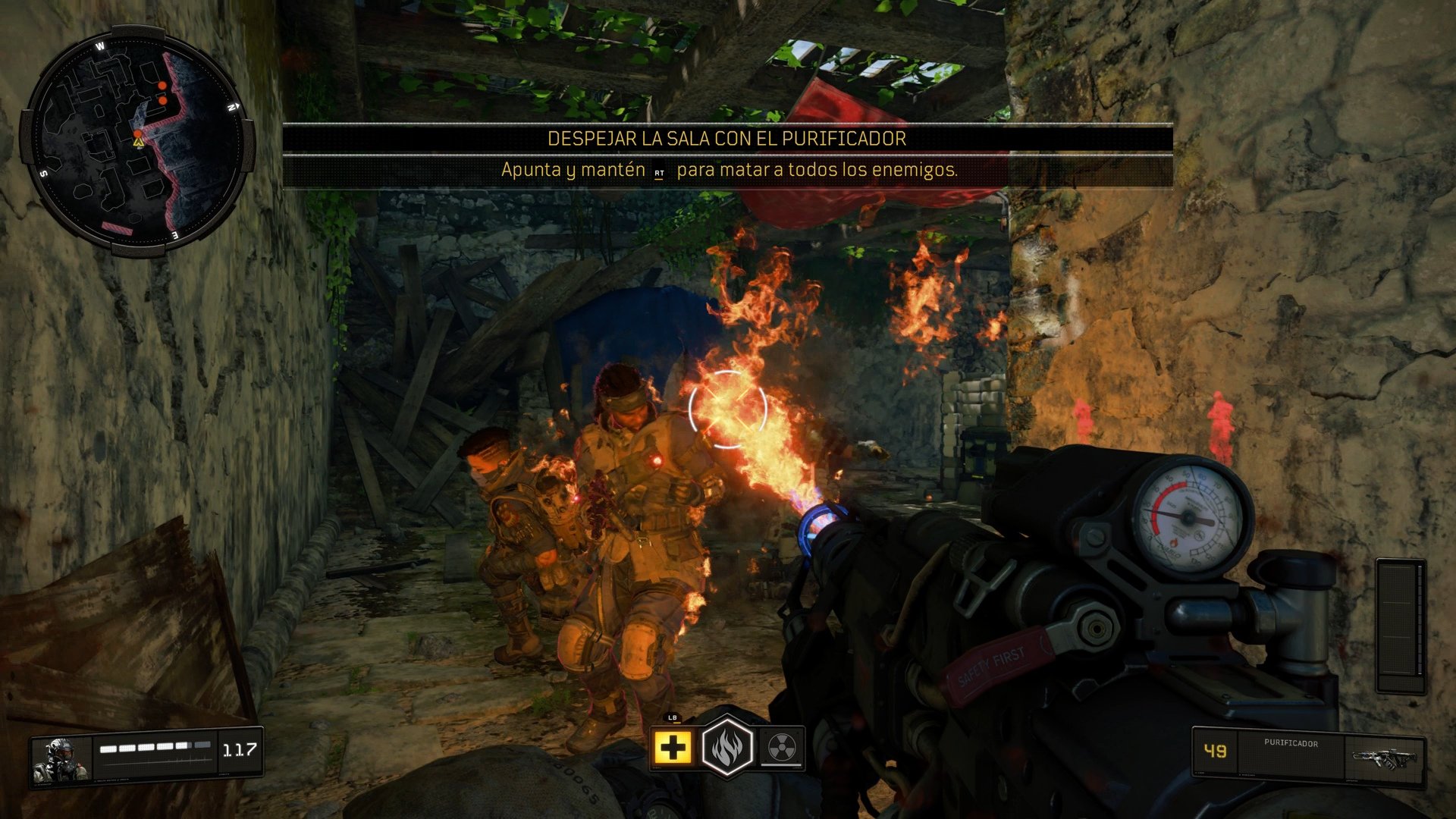The image size is (1456, 819).
Task: Click the objective title bar at top
Action: (726, 139)
